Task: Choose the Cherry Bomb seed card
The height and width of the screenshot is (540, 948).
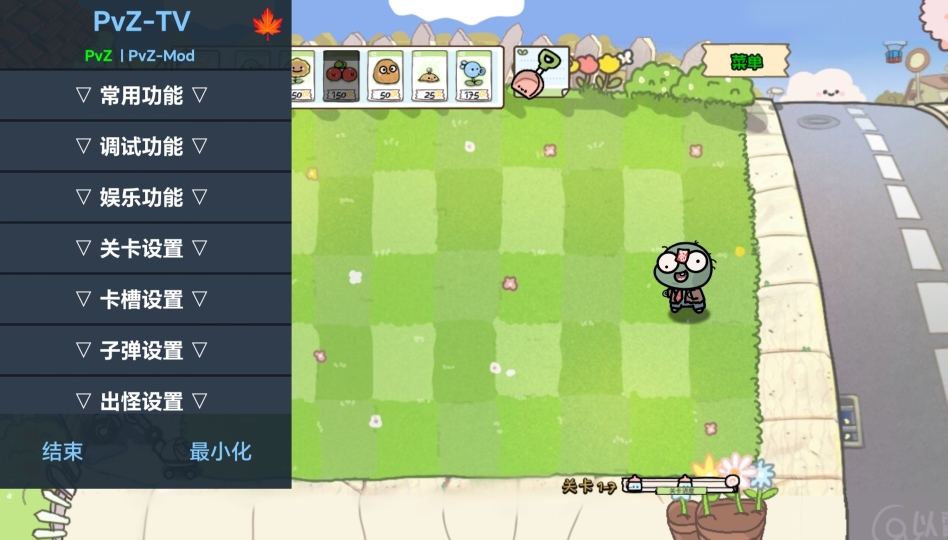Action: coord(342,76)
